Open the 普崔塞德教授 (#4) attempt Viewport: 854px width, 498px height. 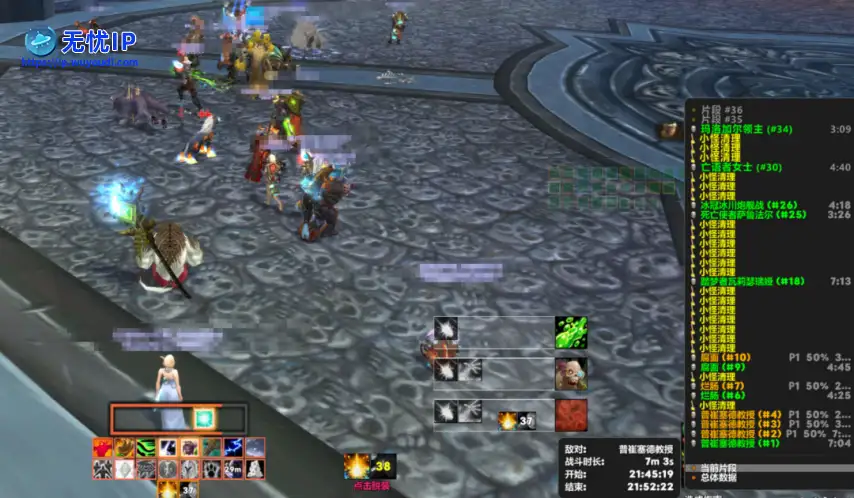tap(741, 414)
